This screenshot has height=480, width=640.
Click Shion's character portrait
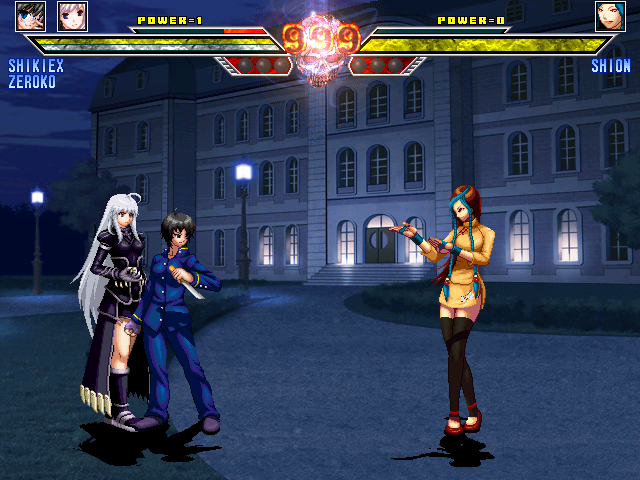click(x=610, y=16)
